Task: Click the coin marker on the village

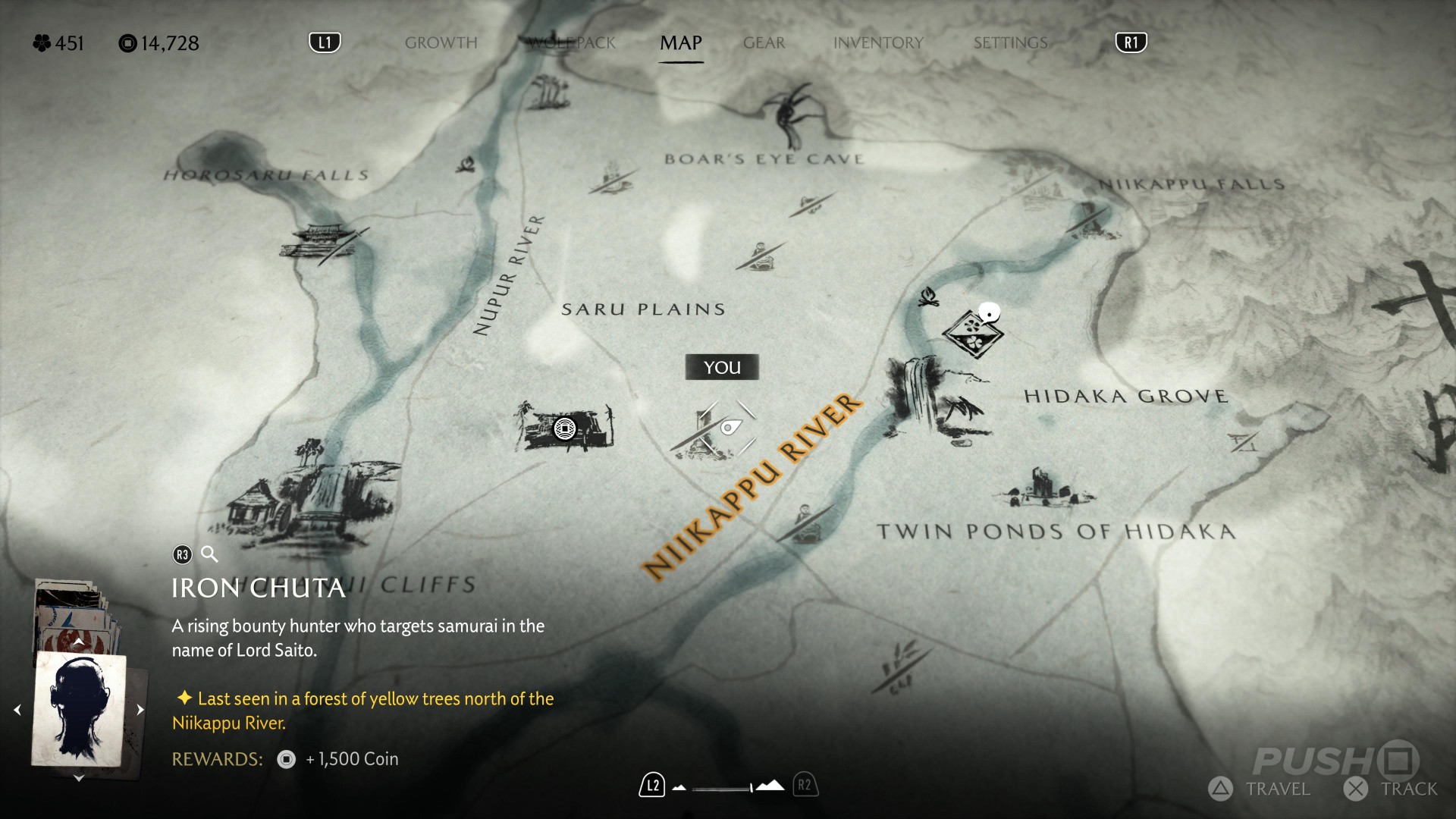Action: pos(565,428)
